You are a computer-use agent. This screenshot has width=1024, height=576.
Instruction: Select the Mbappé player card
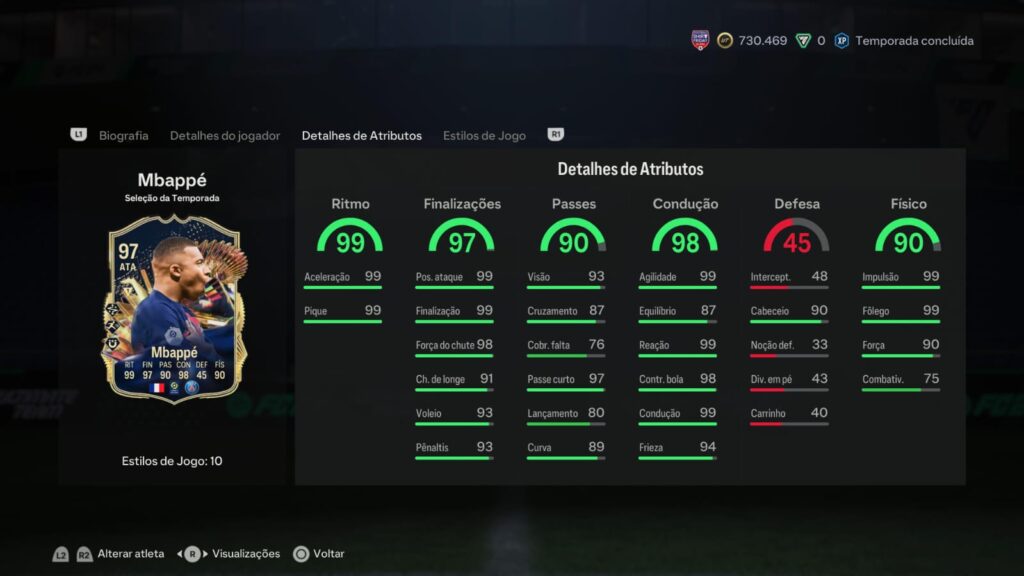coord(173,310)
